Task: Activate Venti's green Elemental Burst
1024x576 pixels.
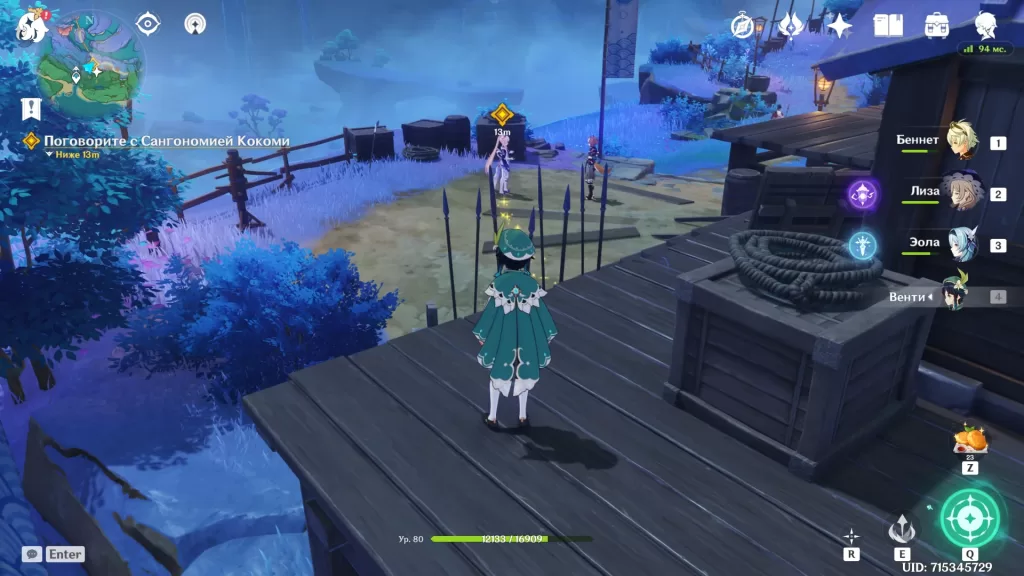Action: (x=969, y=517)
